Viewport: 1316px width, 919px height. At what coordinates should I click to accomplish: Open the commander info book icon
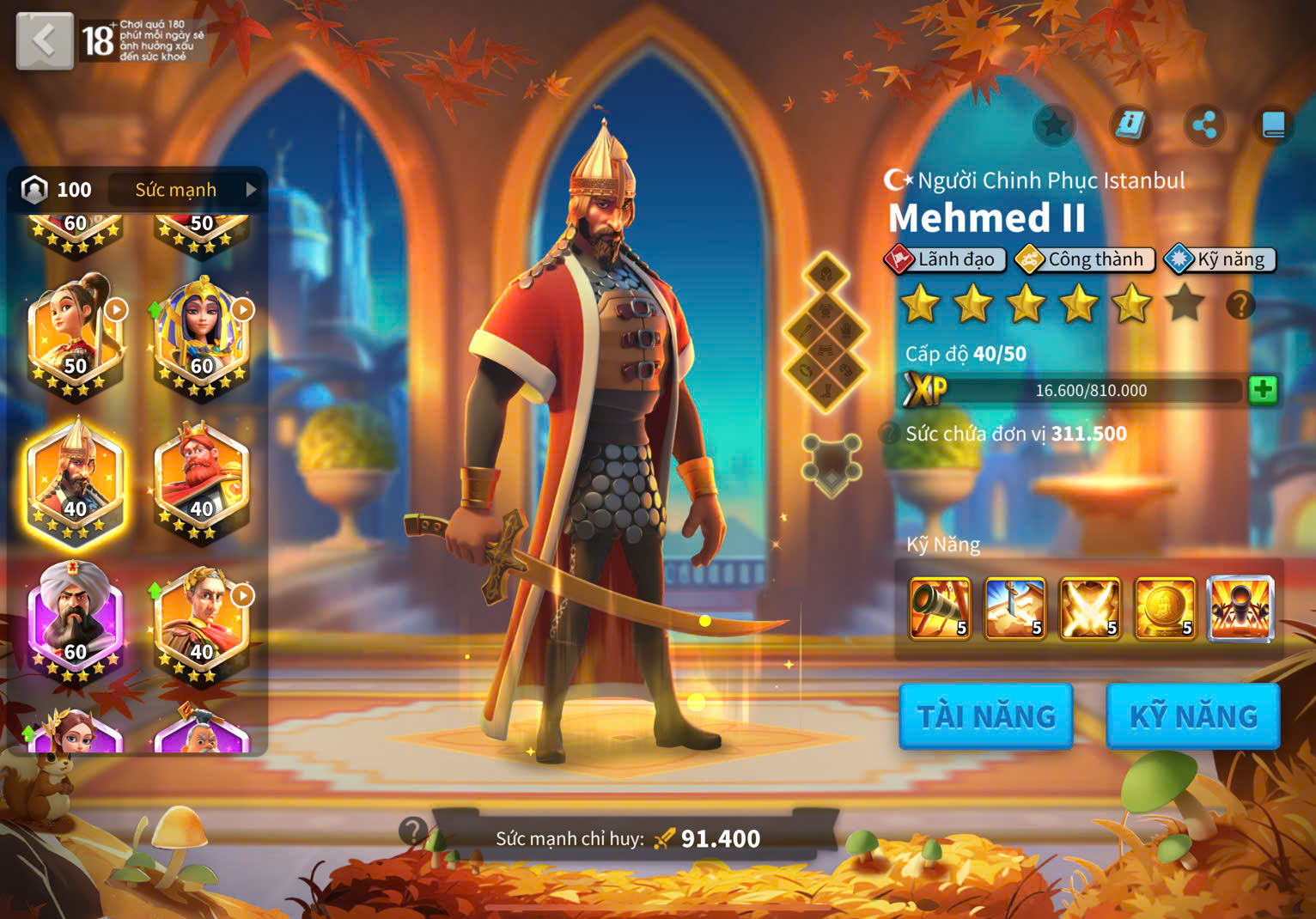[x=1130, y=125]
